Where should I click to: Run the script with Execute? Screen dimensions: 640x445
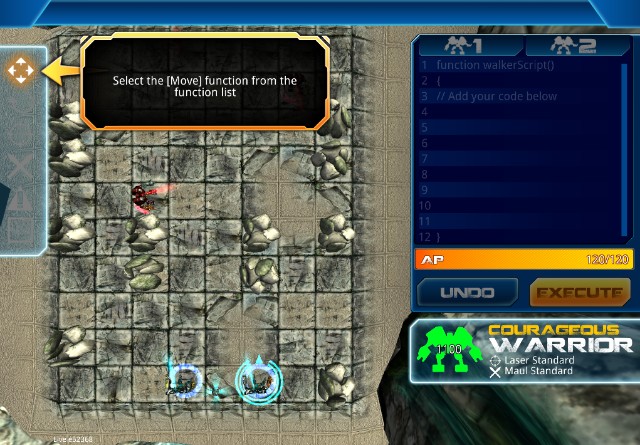click(x=577, y=292)
